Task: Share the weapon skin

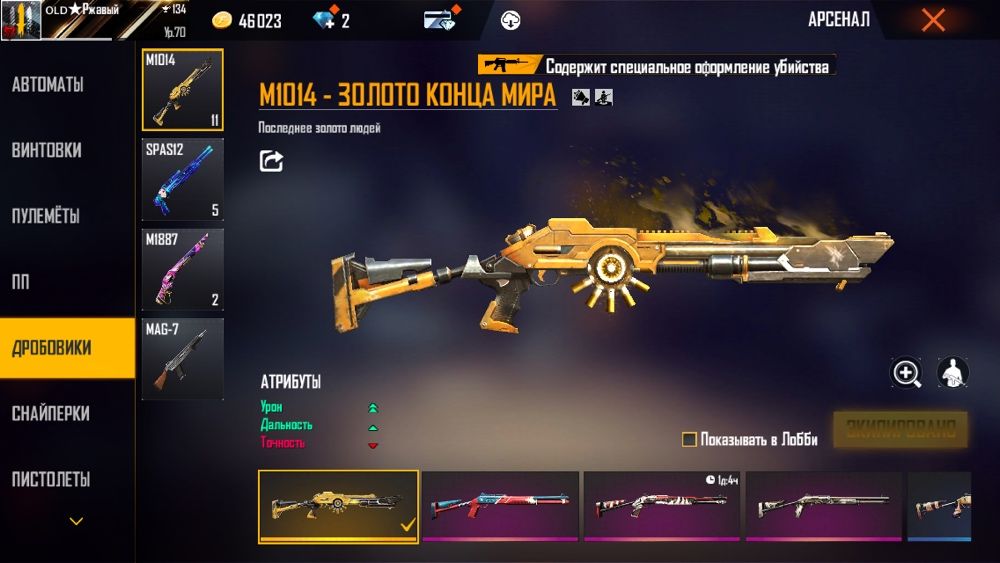Action: 271,160
